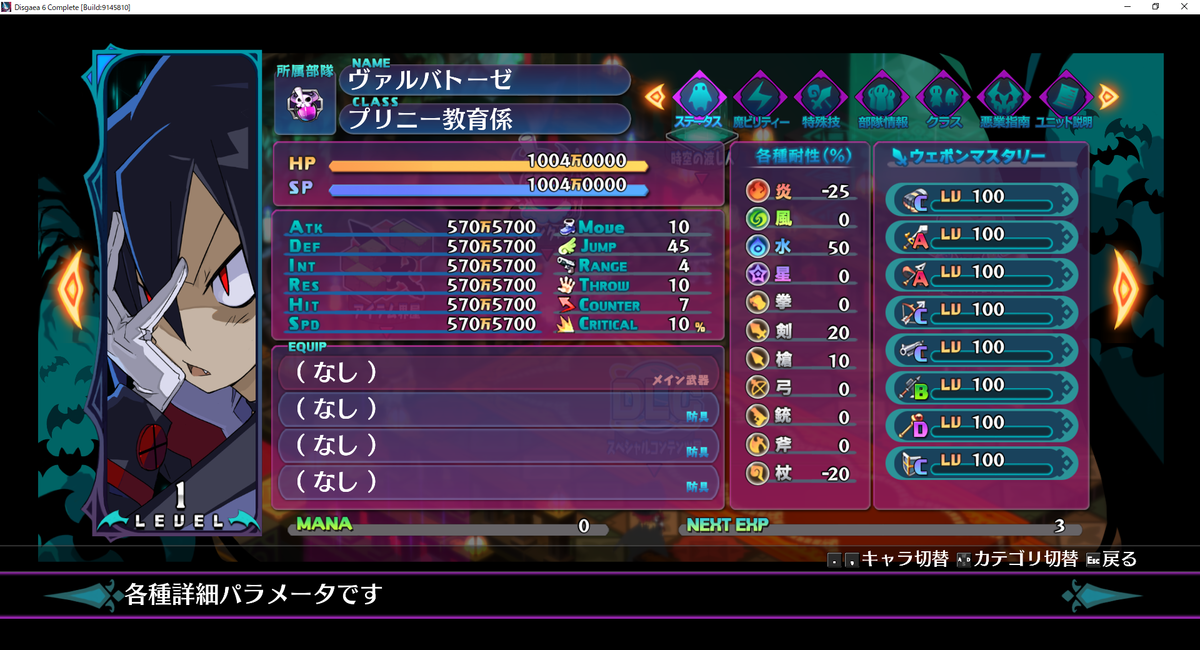Close the Disgaea 6 Complete window
Viewport: 1200px width, 650px height.
tap(1183, 7)
